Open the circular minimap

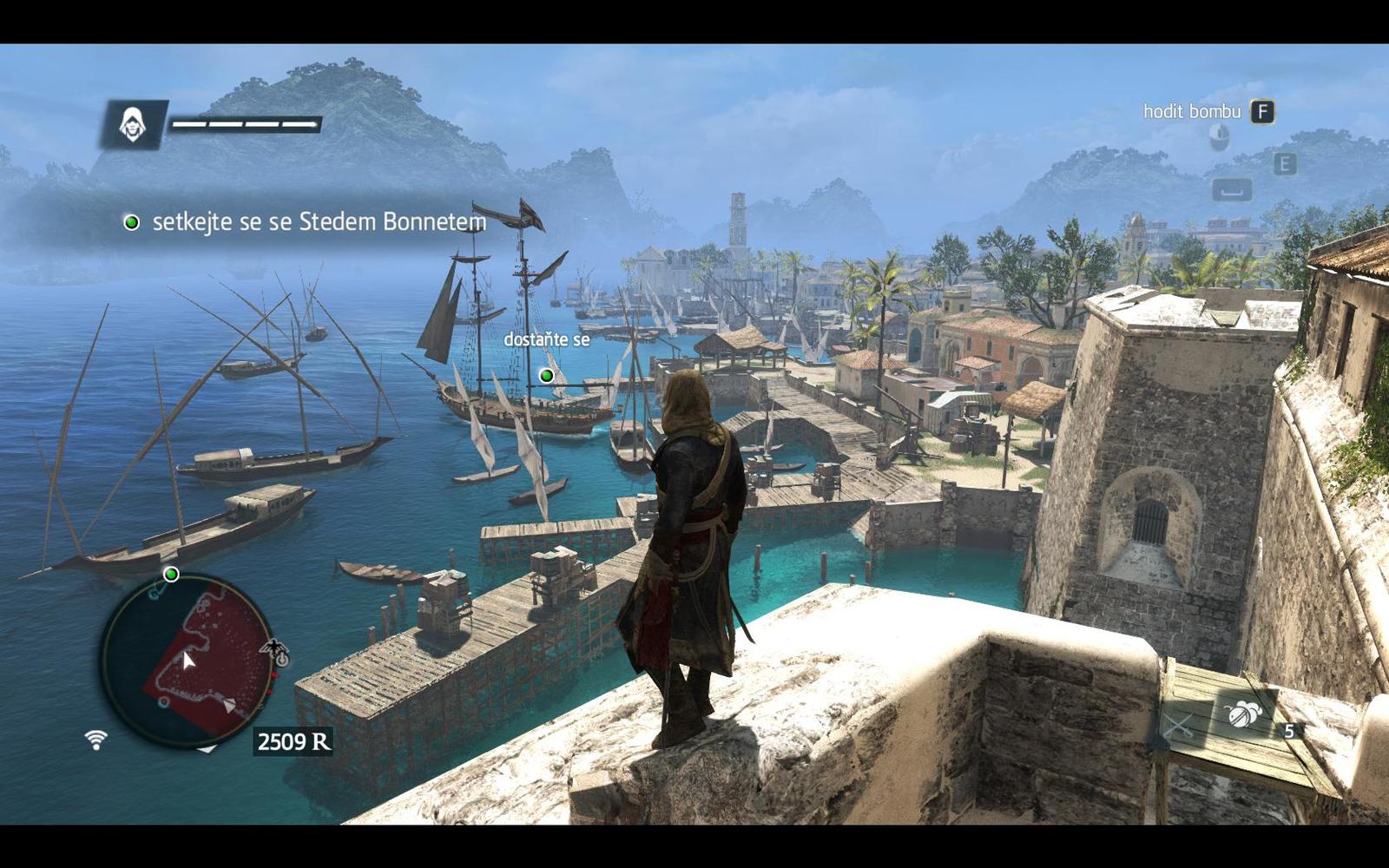(187, 660)
